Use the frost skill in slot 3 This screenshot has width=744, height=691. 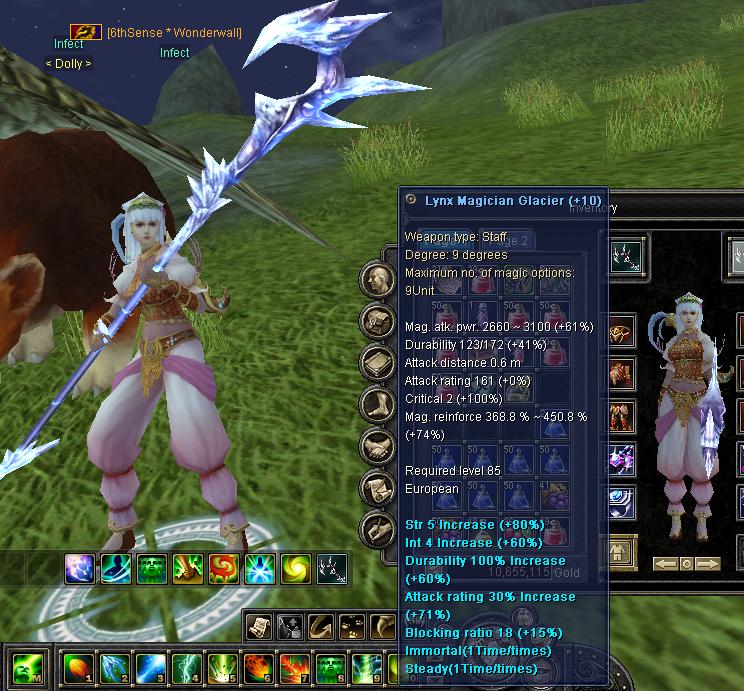tap(150, 667)
